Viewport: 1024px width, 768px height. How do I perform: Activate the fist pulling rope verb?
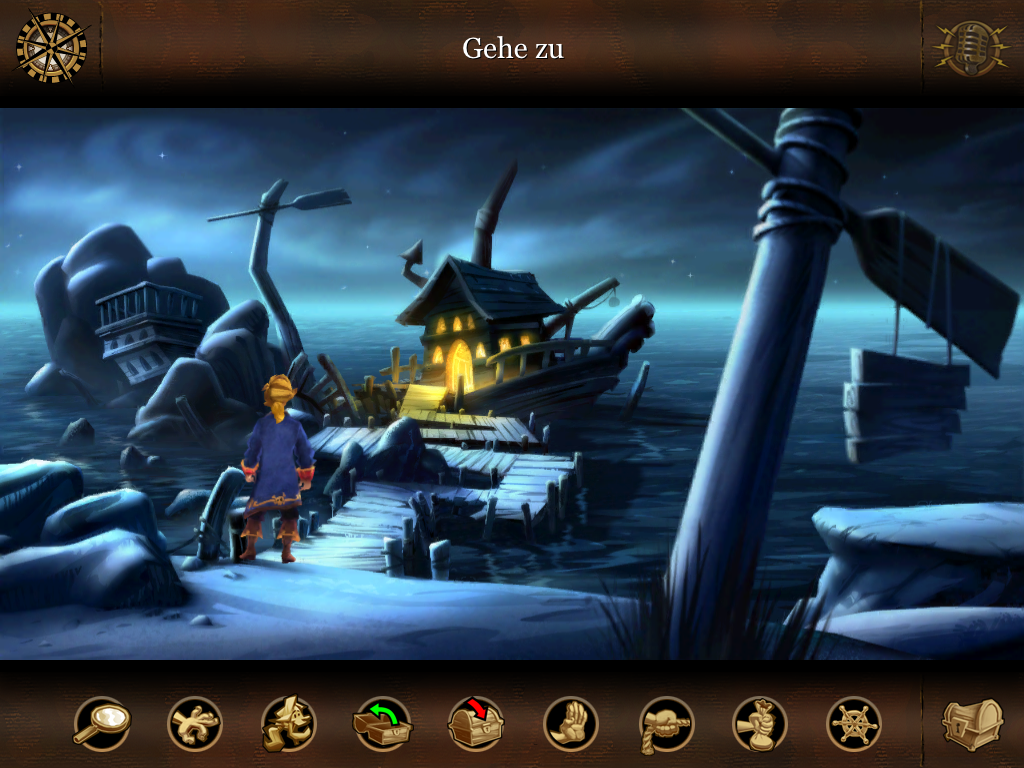(x=666, y=723)
